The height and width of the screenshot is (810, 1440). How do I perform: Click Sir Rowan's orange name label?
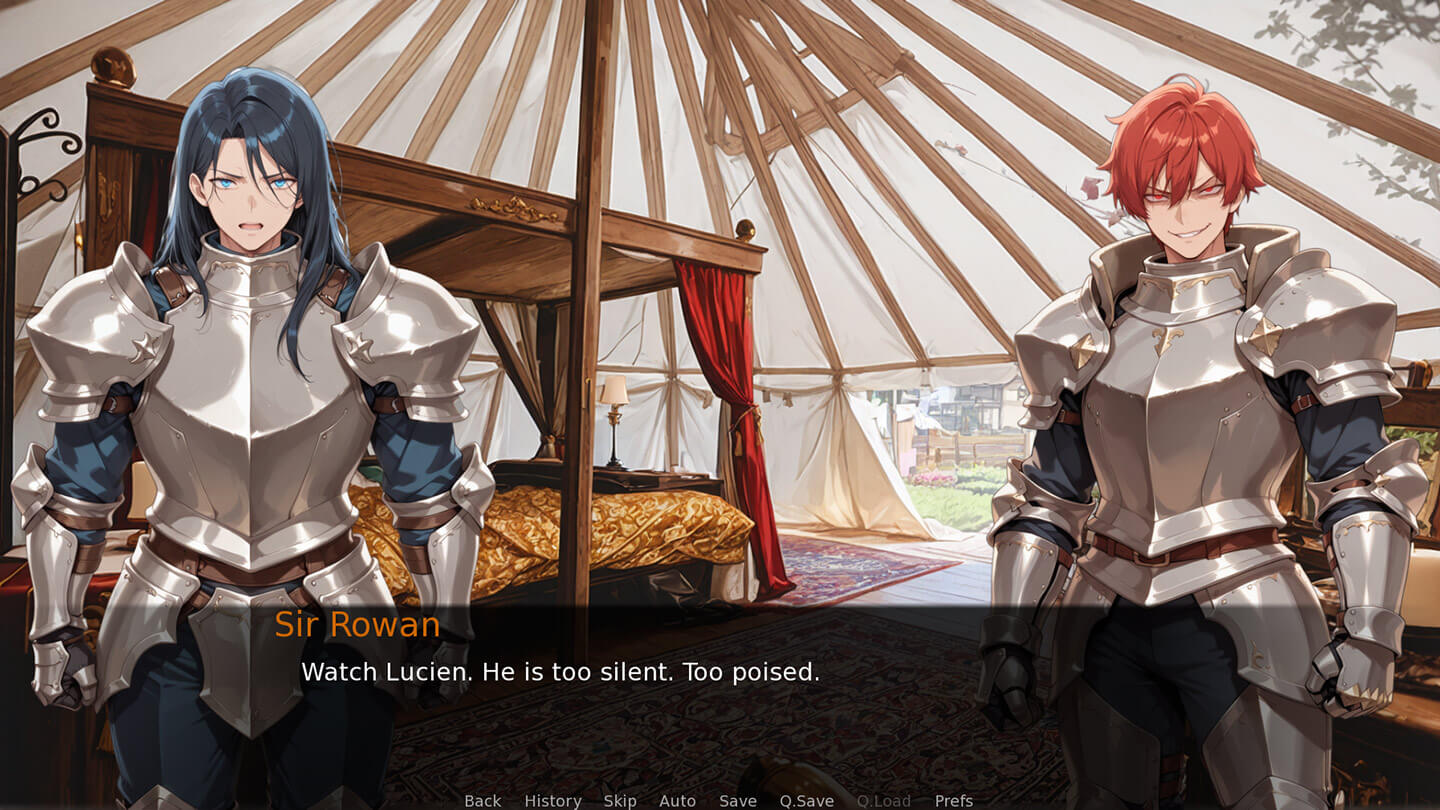click(355, 623)
